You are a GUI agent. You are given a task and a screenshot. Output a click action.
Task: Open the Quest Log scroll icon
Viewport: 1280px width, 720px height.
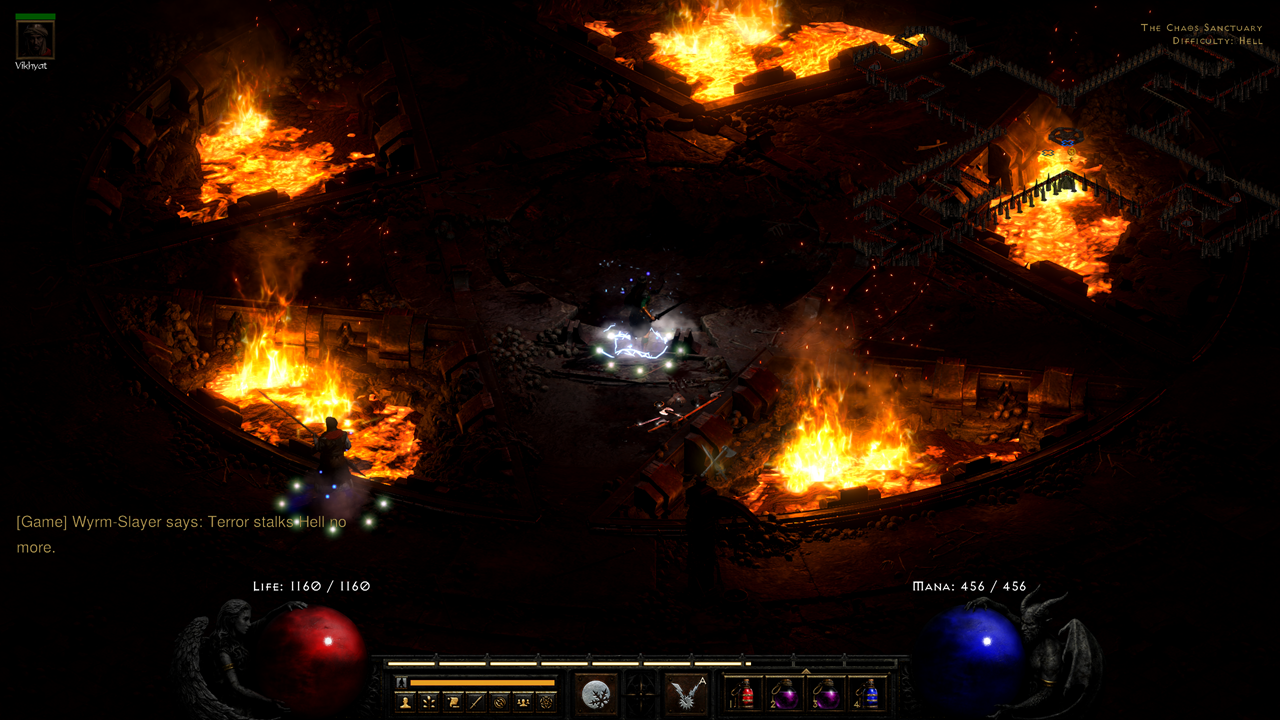click(x=451, y=700)
